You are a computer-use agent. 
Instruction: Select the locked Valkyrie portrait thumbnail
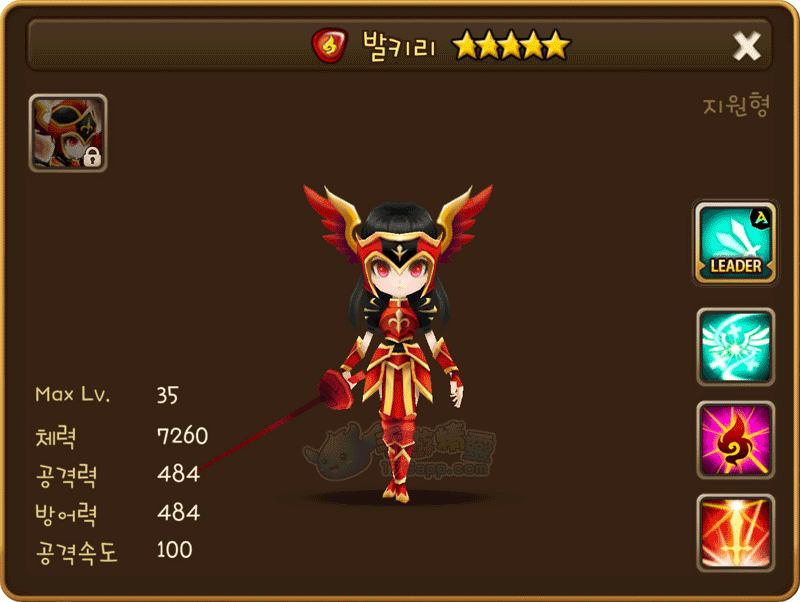68,133
